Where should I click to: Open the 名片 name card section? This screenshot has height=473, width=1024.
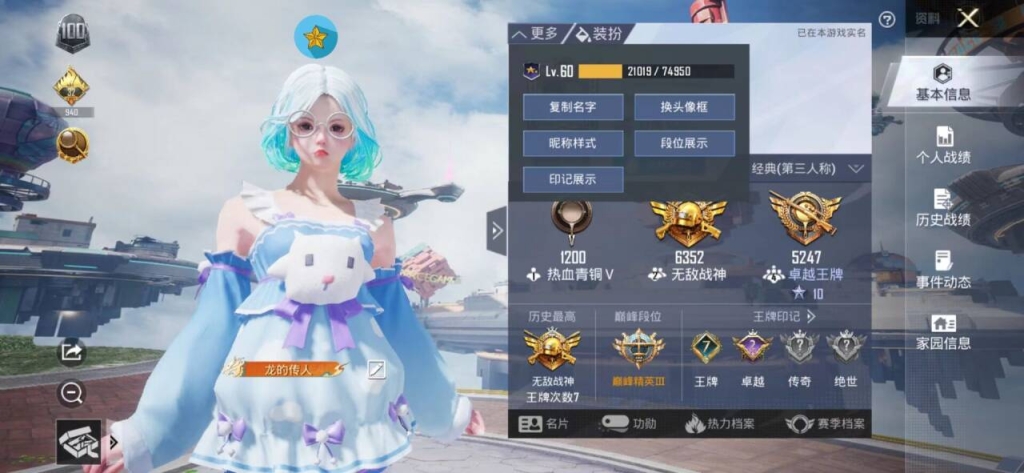point(545,424)
